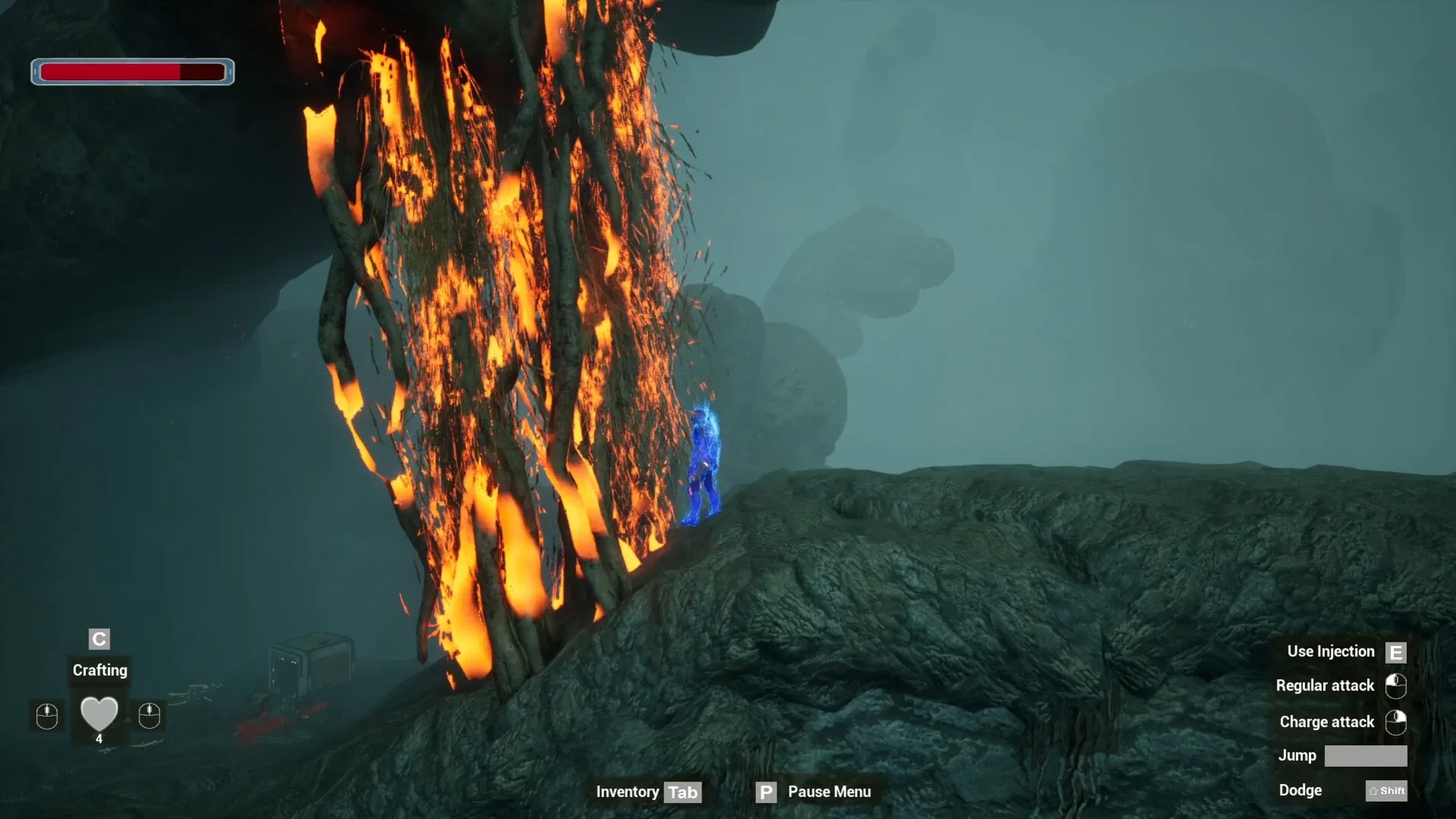Click the Jump action label
This screenshot has height=819, width=1456.
(1298, 756)
